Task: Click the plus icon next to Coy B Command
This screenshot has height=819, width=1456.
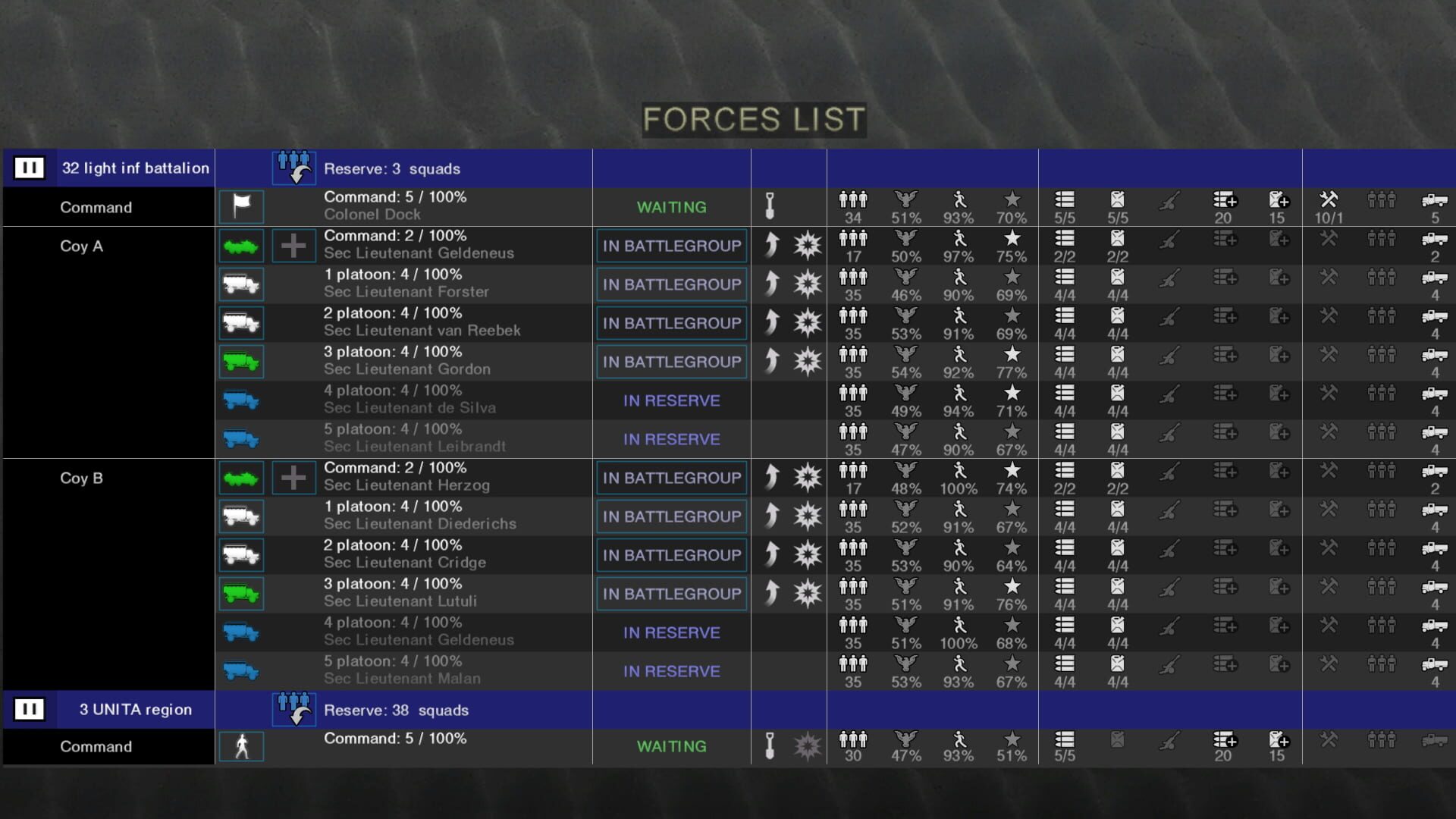Action: tap(293, 477)
